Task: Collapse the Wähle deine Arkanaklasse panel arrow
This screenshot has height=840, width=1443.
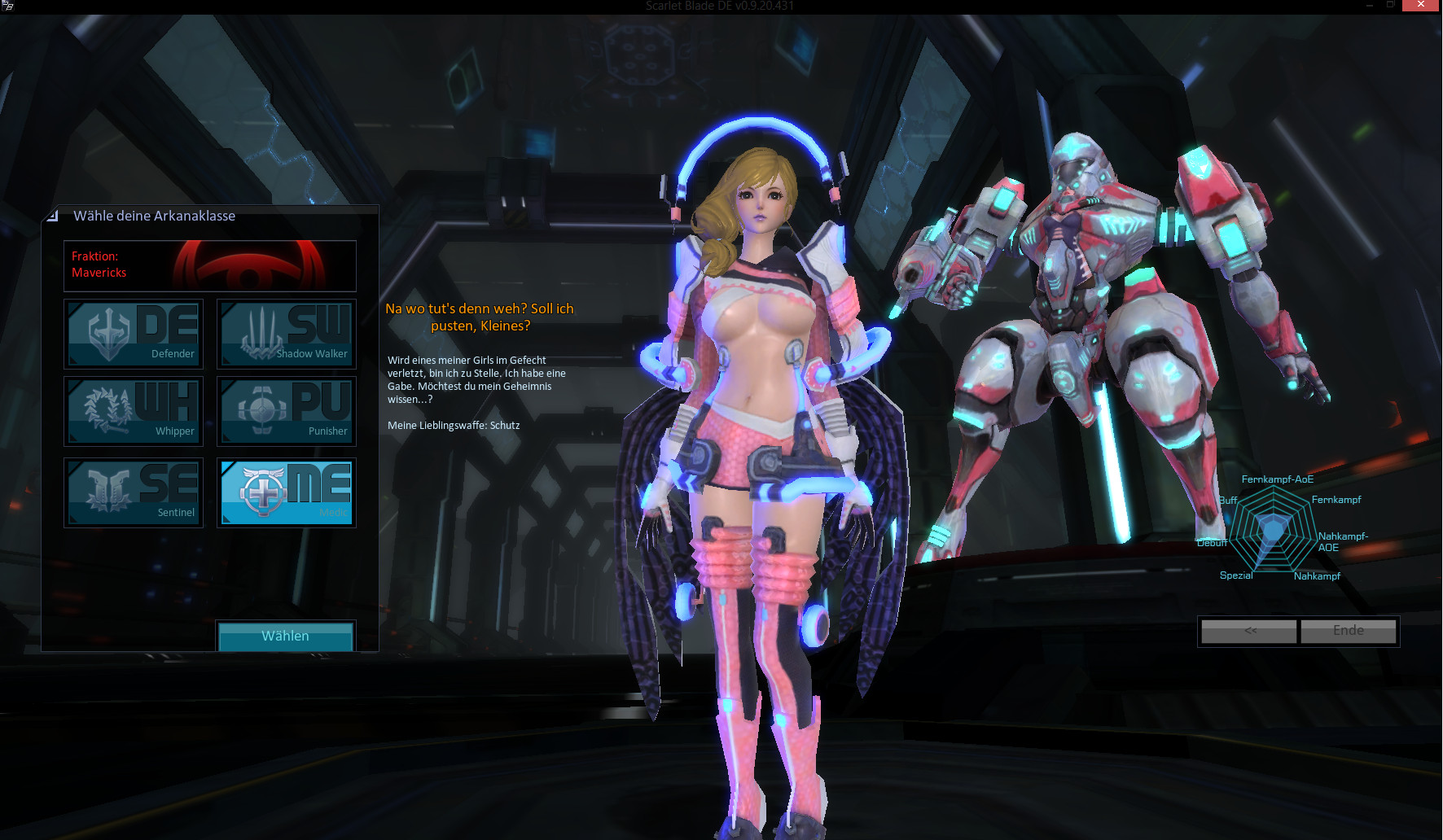Action: pos(53,216)
